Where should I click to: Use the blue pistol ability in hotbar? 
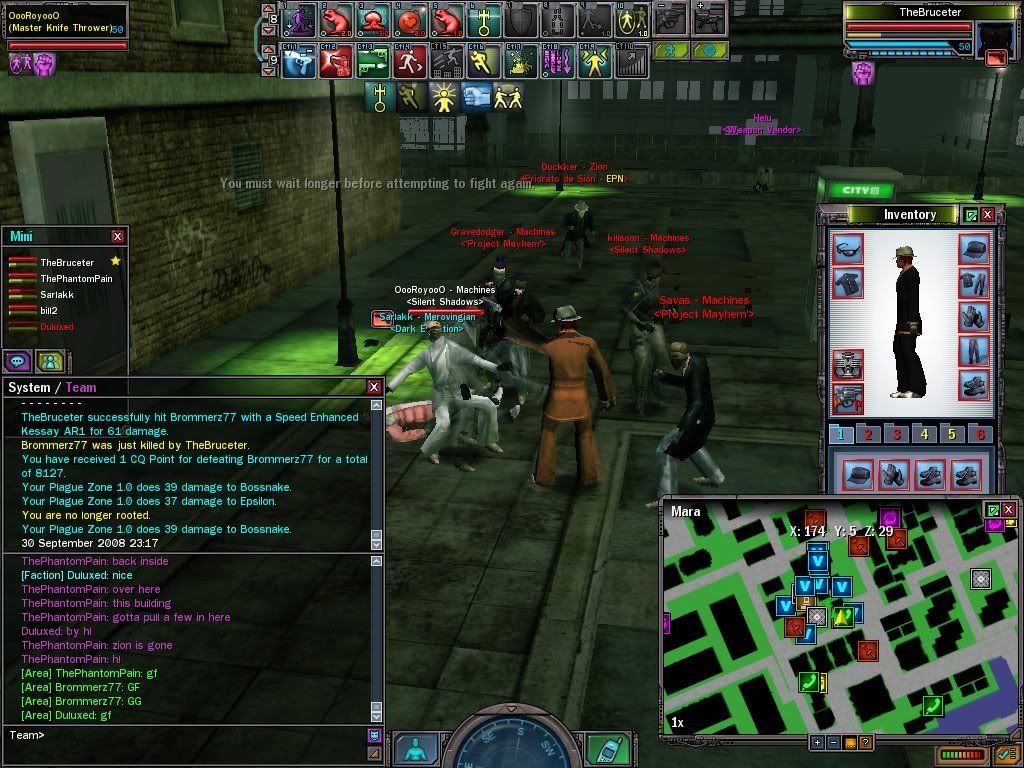click(298, 61)
